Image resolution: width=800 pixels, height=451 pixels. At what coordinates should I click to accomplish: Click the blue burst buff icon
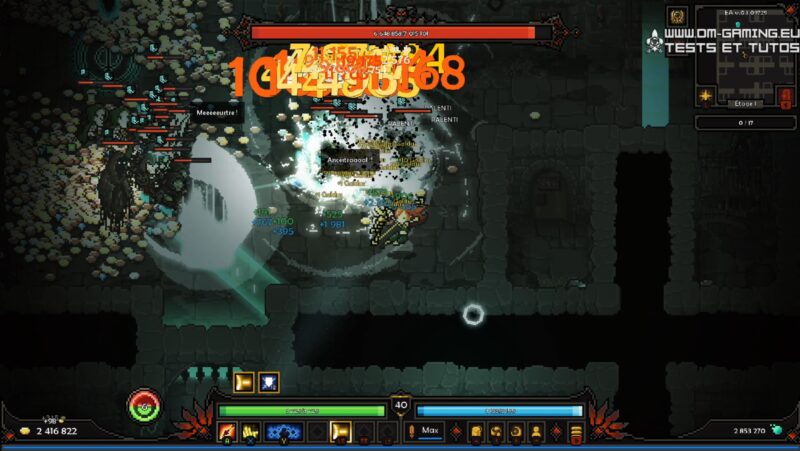[268, 382]
